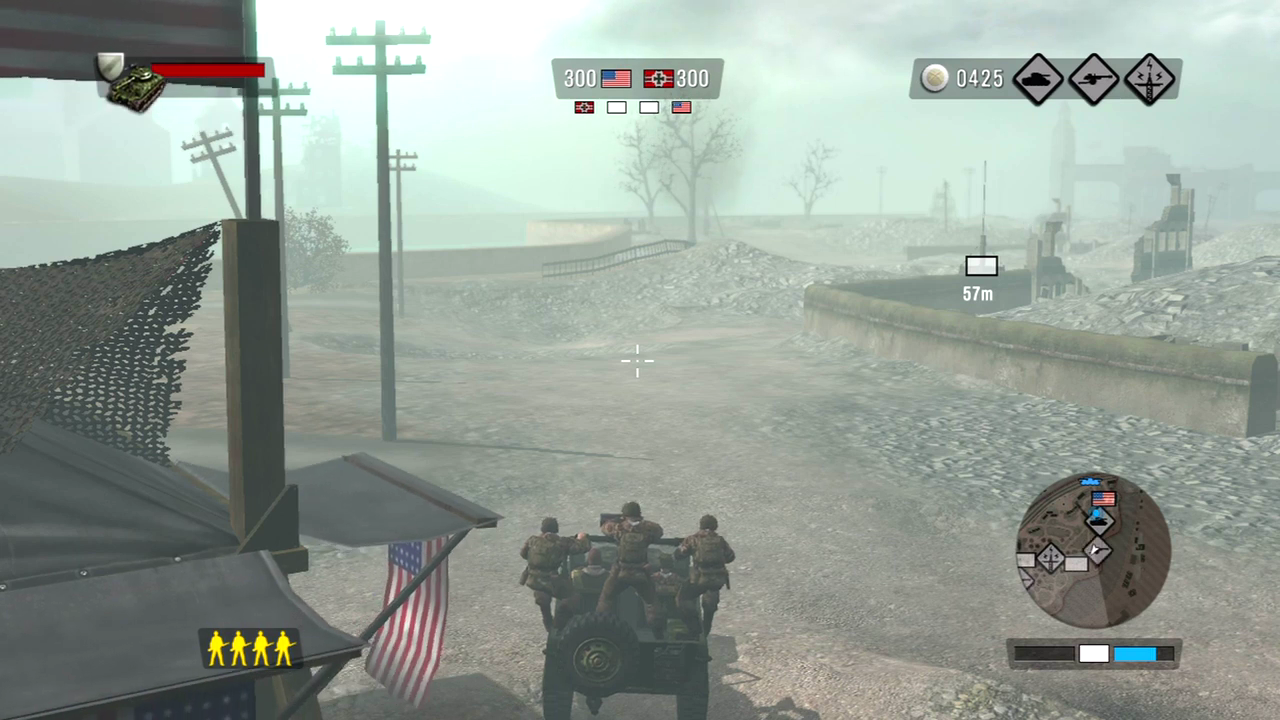Select the four yellow soldiers squad icon

[x=250, y=648]
